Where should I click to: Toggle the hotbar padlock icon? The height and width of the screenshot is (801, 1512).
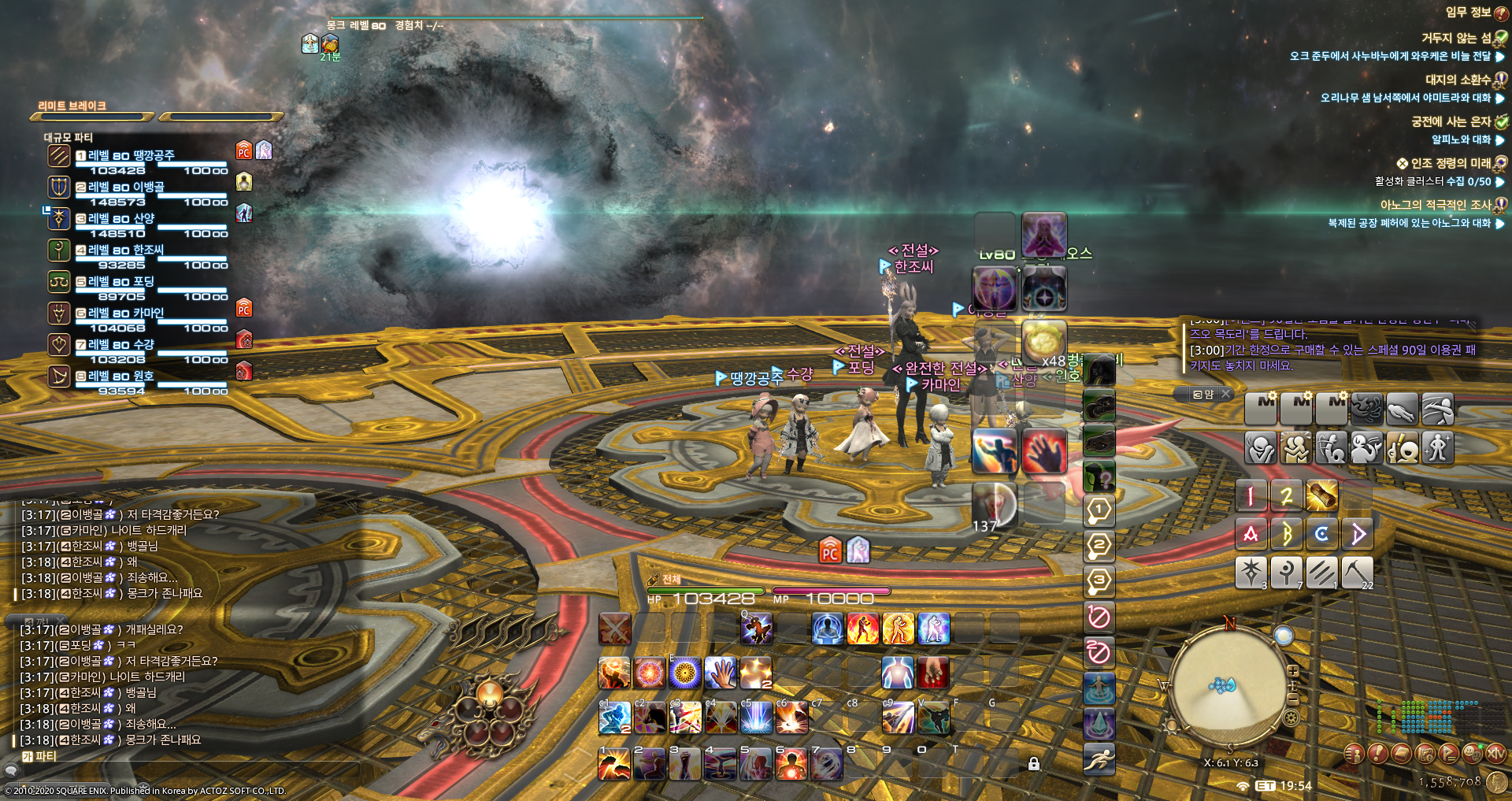(x=1034, y=763)
